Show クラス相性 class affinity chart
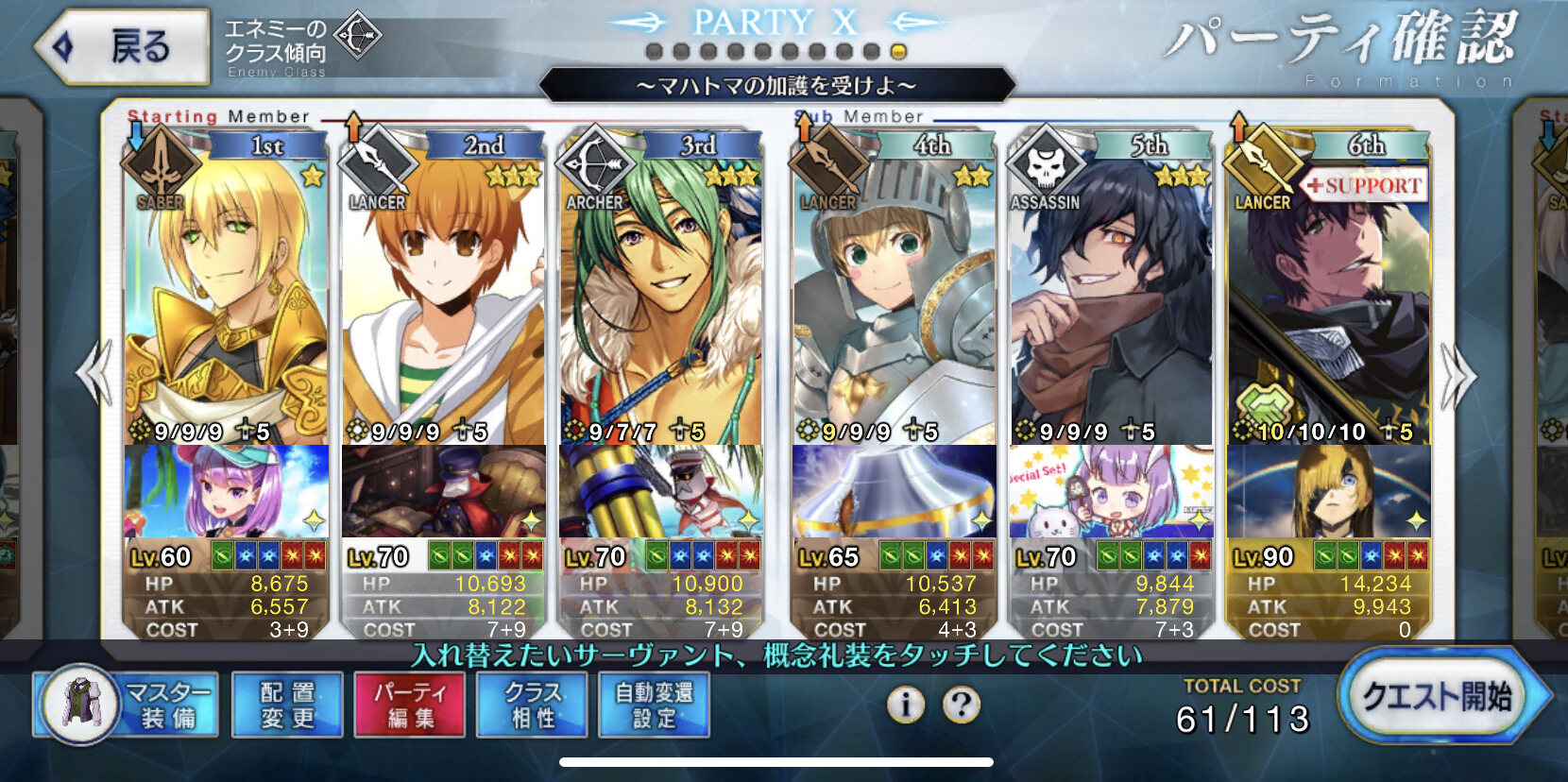1568x782 pixels. [533, 705]
